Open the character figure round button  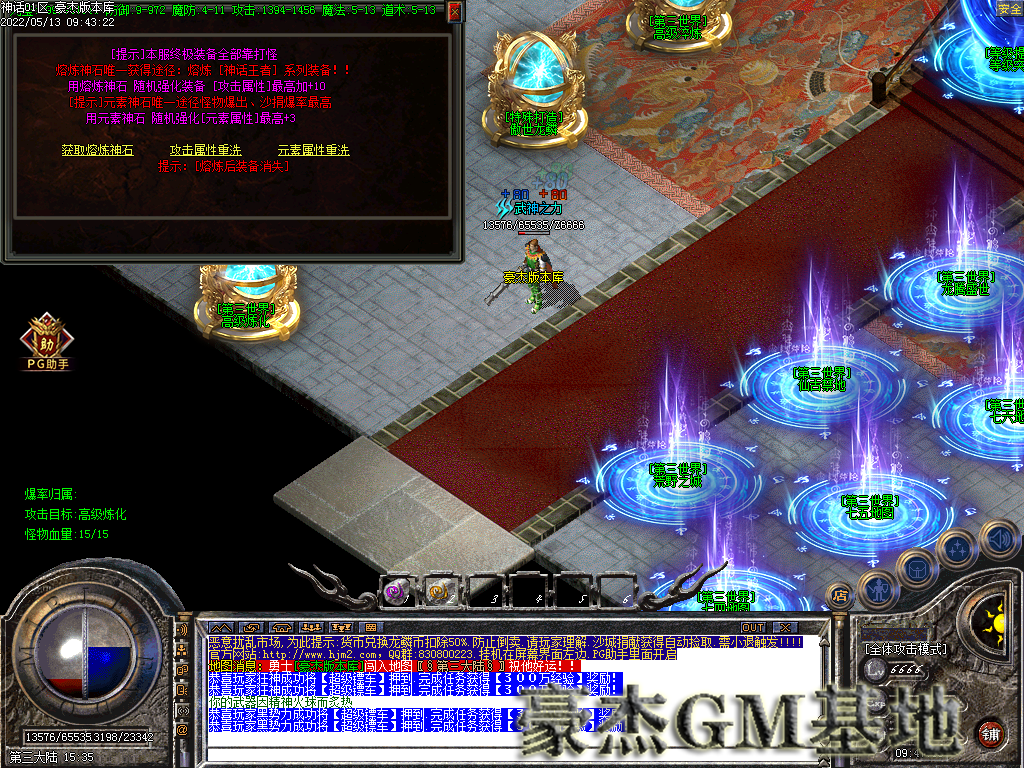[x=878, y=588]
